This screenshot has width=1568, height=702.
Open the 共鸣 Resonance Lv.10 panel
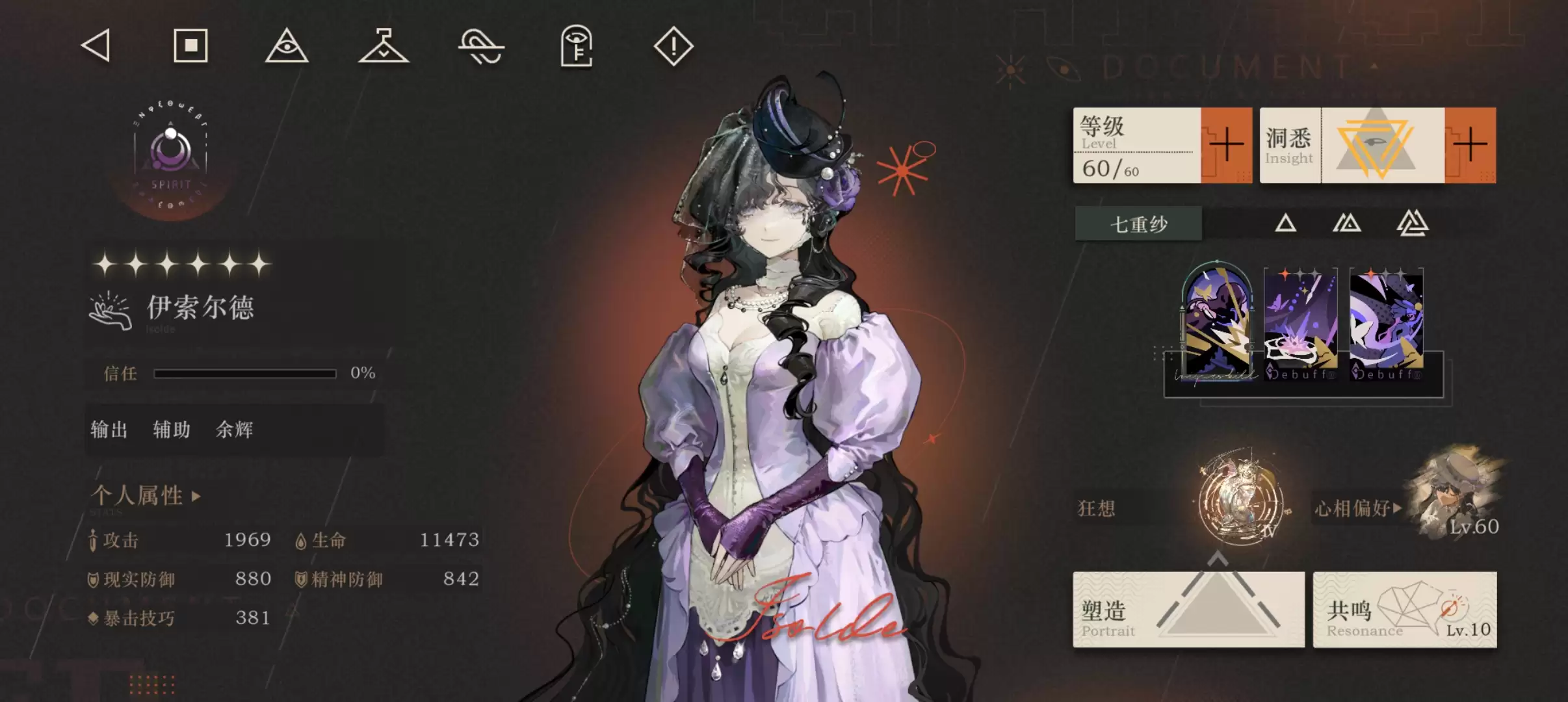pos(1404,610)
